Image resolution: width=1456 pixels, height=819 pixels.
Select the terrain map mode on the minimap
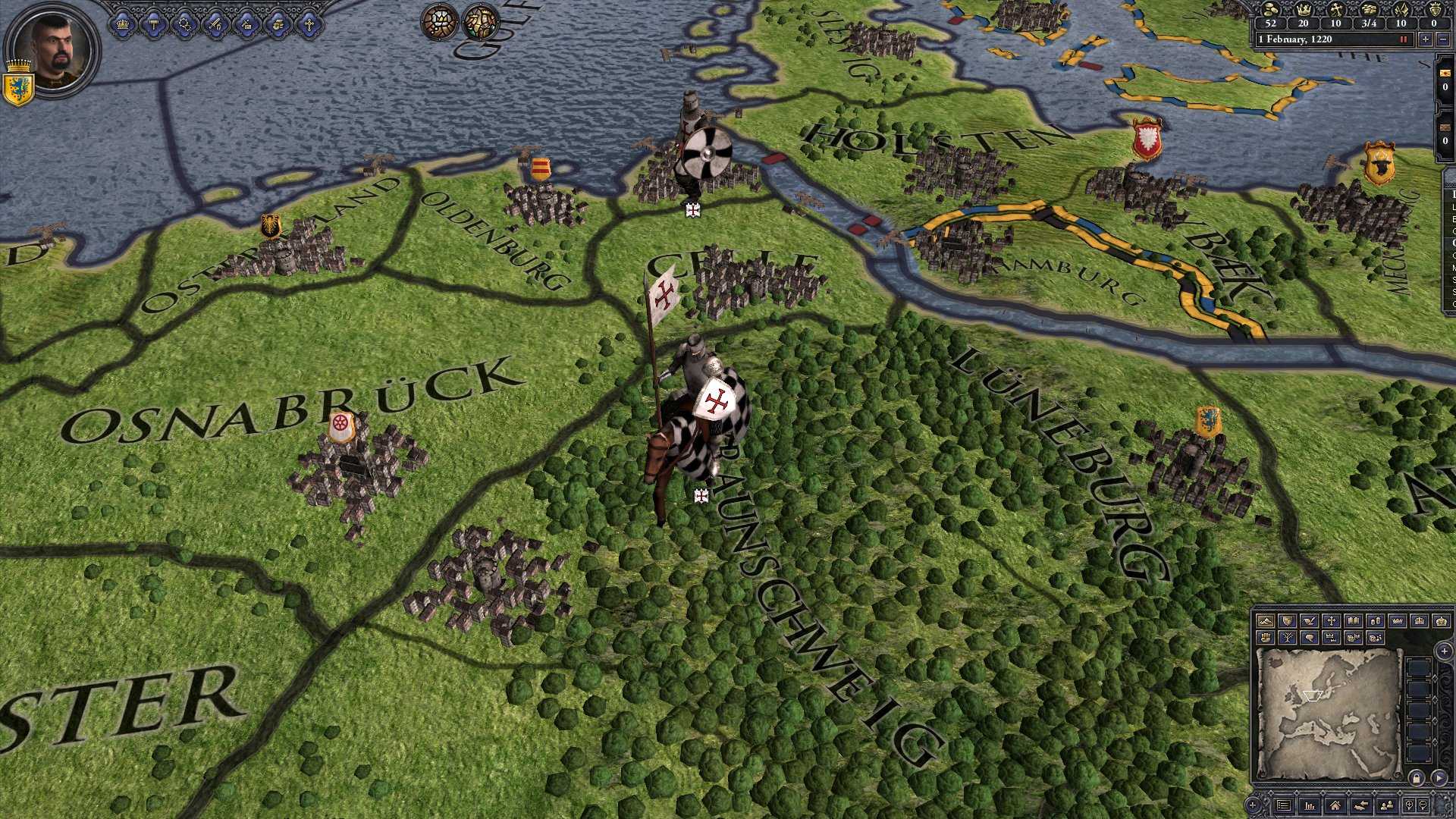(1266, 622)
